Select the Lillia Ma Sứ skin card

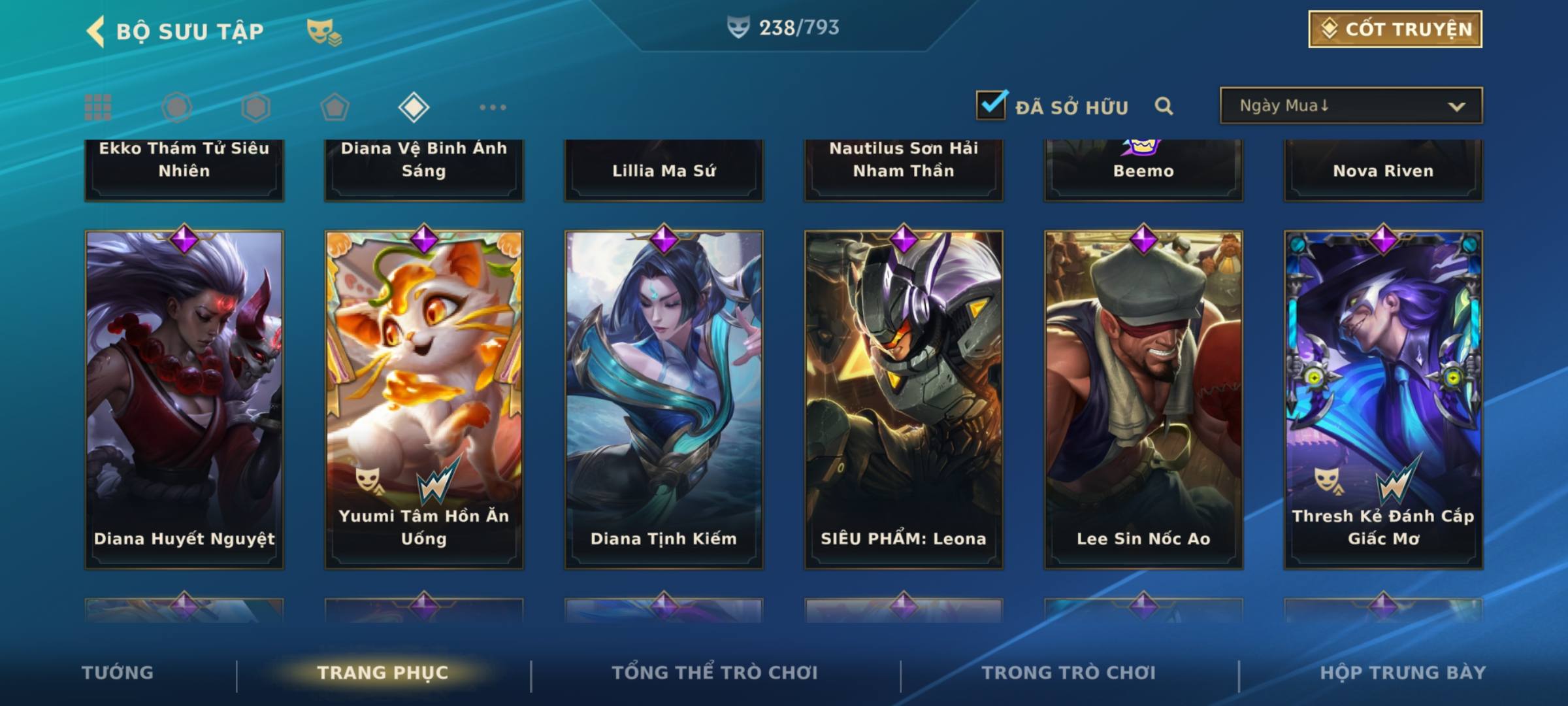(664, 170)
